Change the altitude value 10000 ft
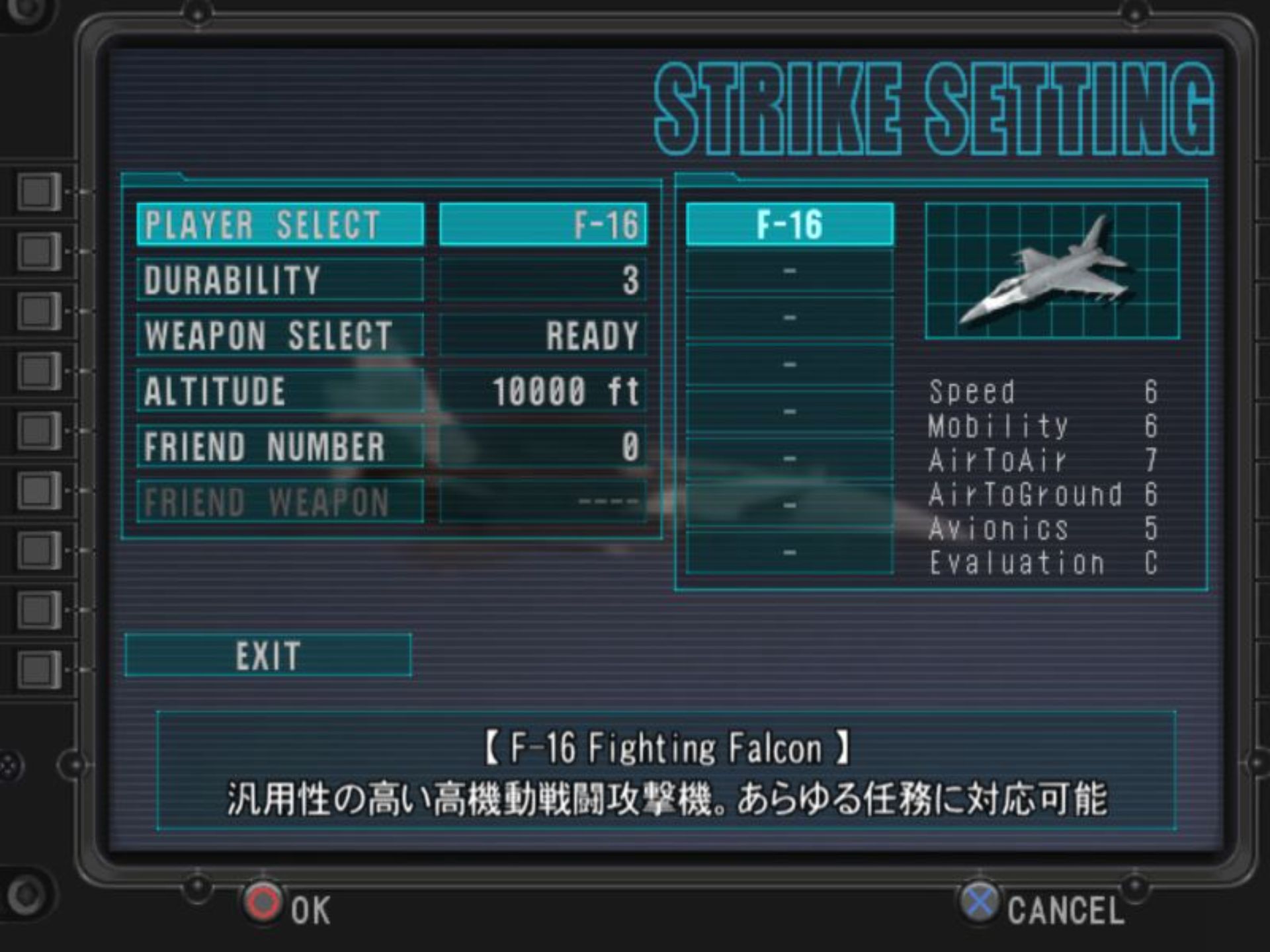Image resolution: width=1270 pixels, height=952 pixels. (x=542, y=391)
